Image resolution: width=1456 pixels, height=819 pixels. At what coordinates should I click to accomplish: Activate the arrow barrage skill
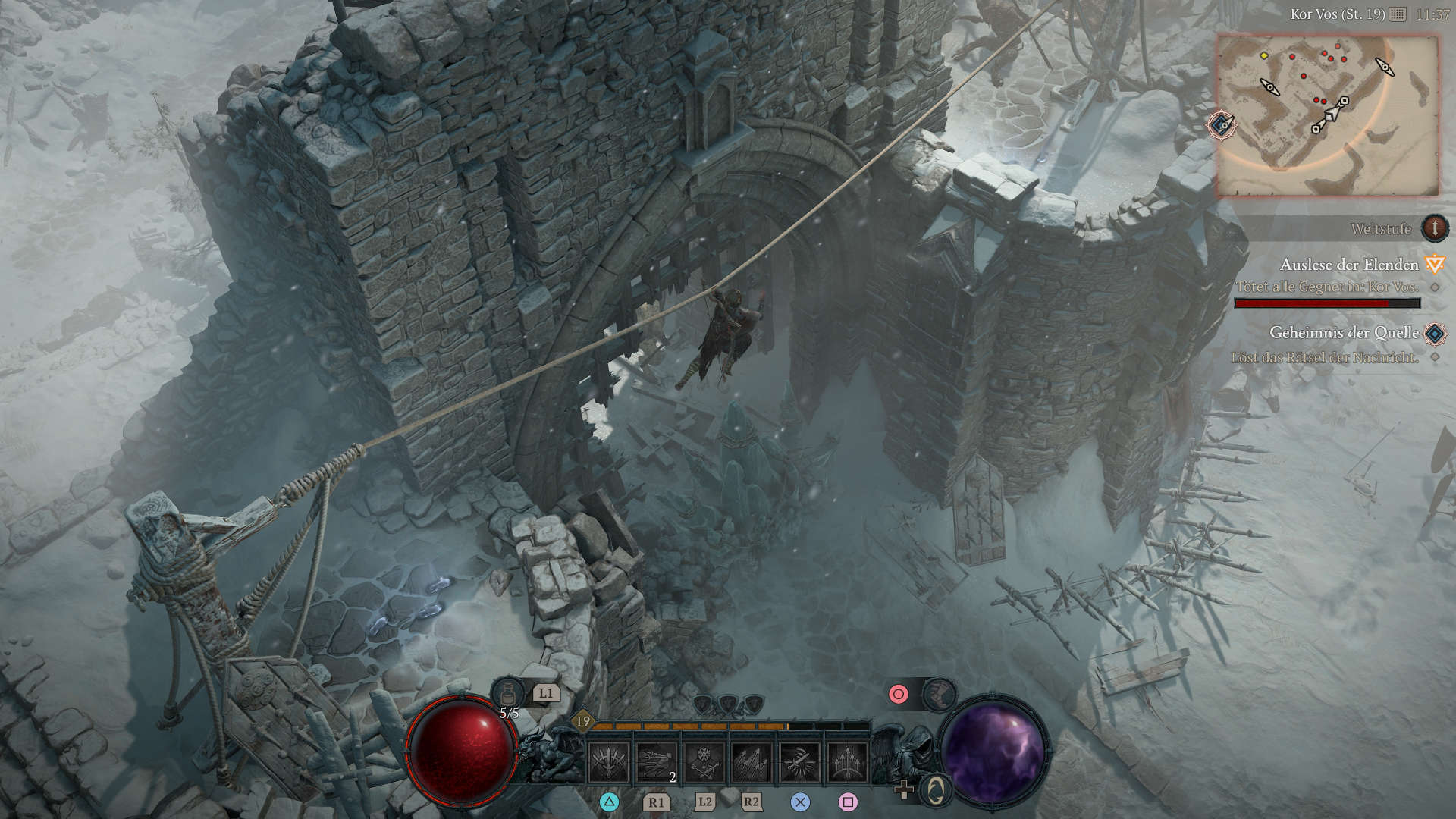752,761
